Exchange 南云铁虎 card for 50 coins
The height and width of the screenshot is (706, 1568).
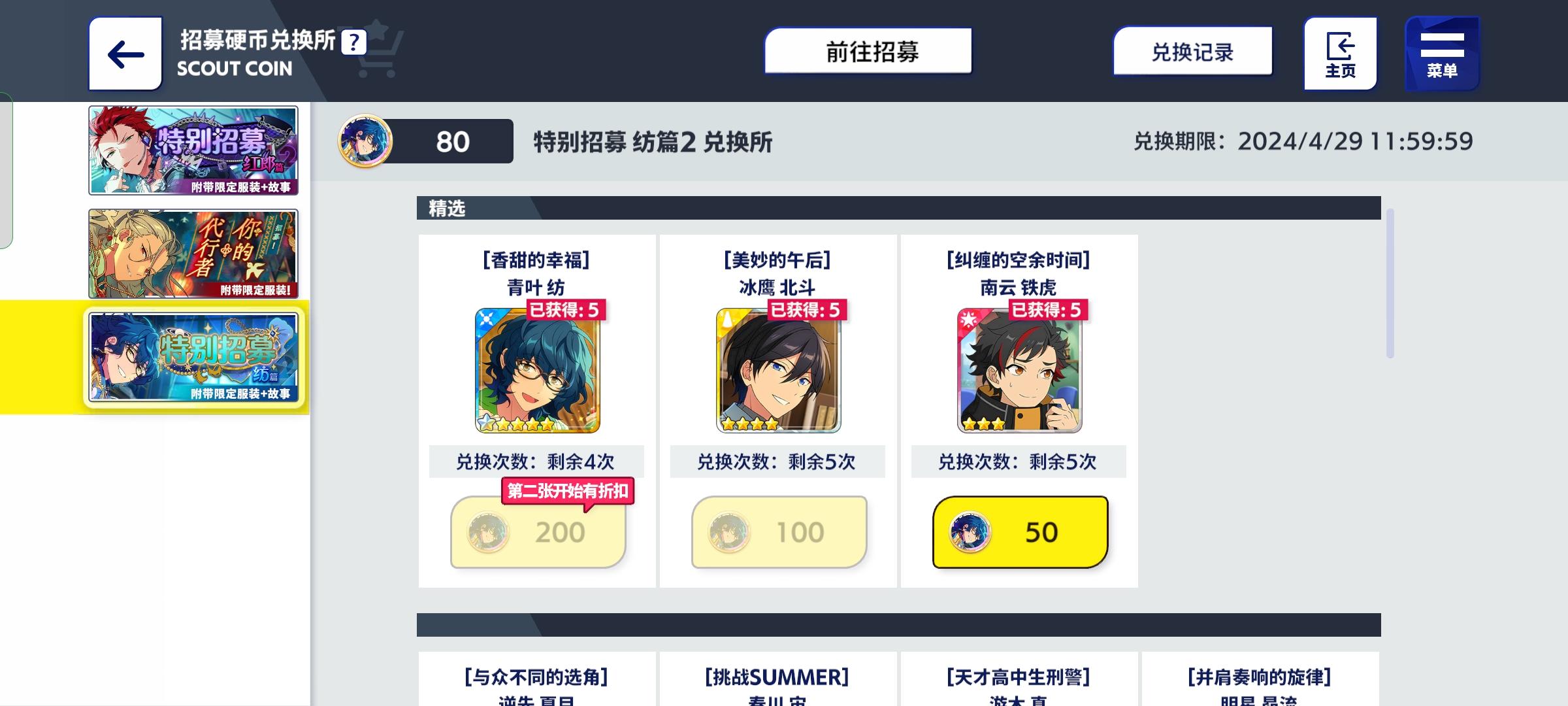[1018, 531]
